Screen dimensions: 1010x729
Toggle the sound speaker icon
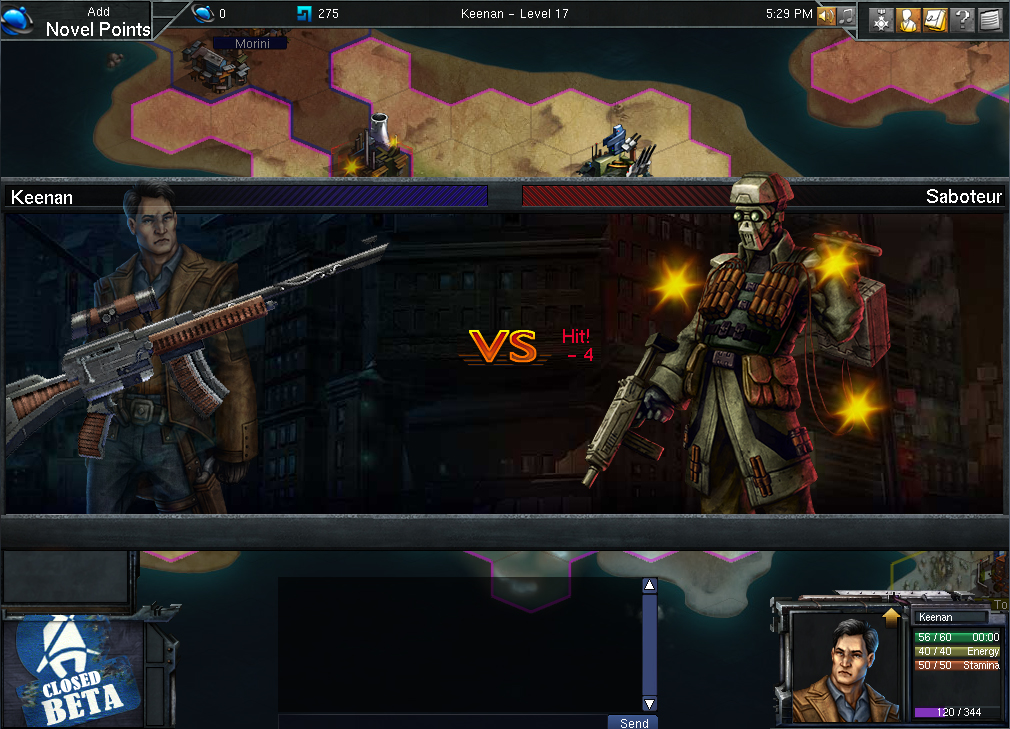point(826,15)
